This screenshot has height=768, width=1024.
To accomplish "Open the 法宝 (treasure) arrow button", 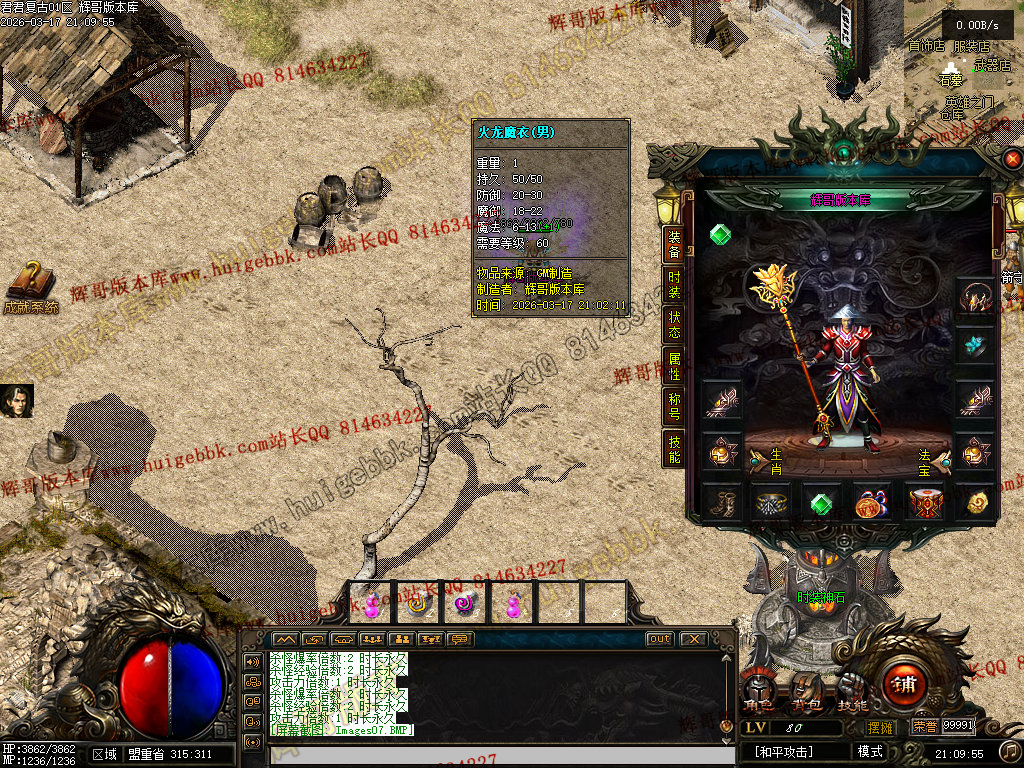I will pos(941,460).
